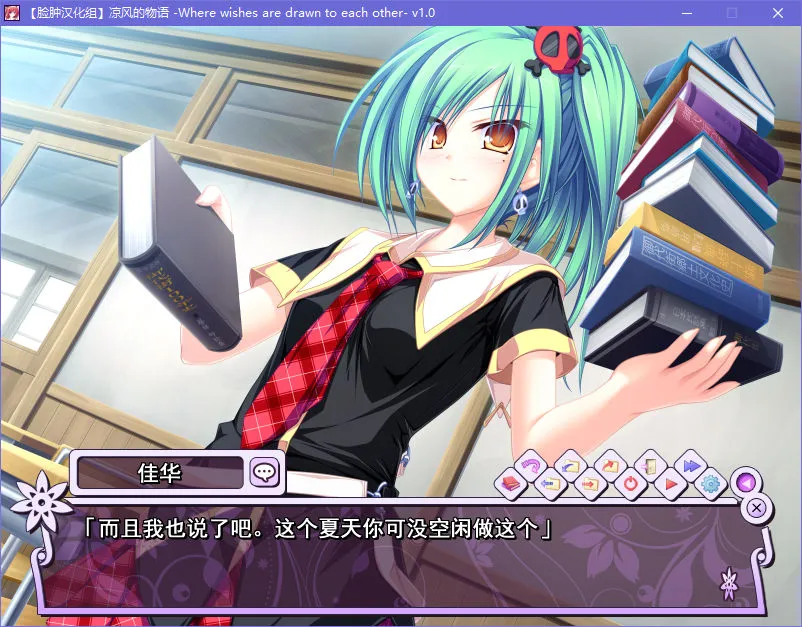Open settings with the blue gear icon
The image size is (802, 627).
point(711,484)
